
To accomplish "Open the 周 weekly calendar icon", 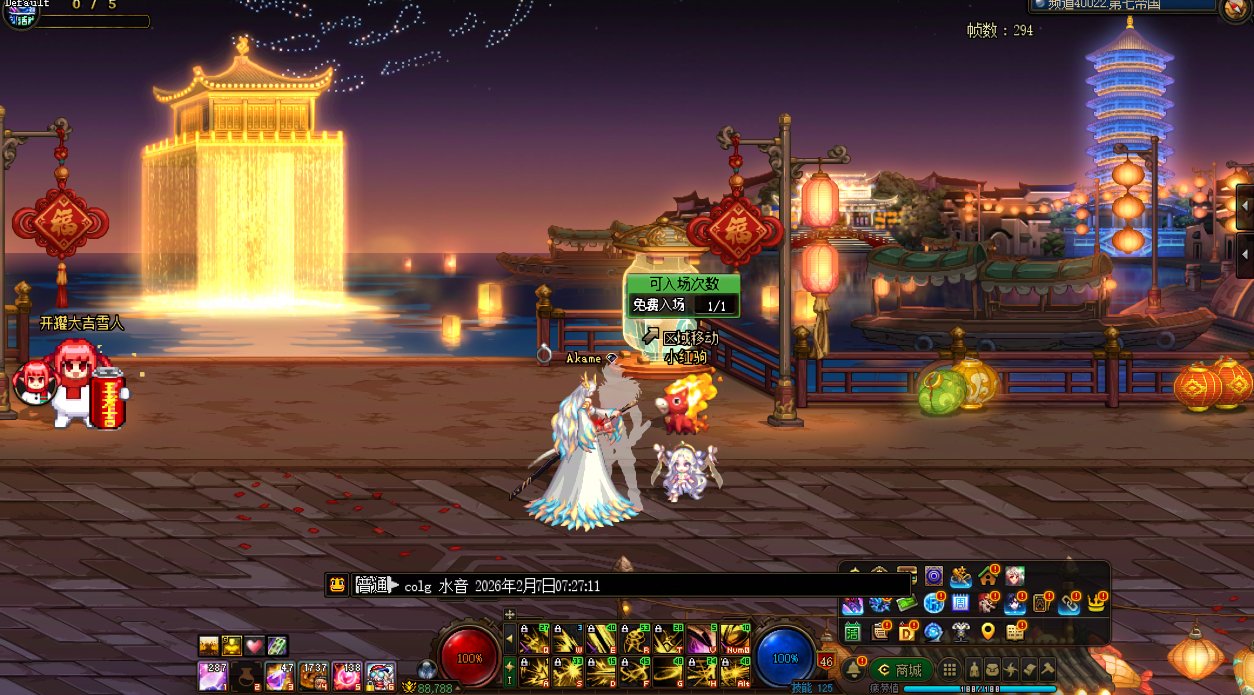I will click(x=960, y=603).
